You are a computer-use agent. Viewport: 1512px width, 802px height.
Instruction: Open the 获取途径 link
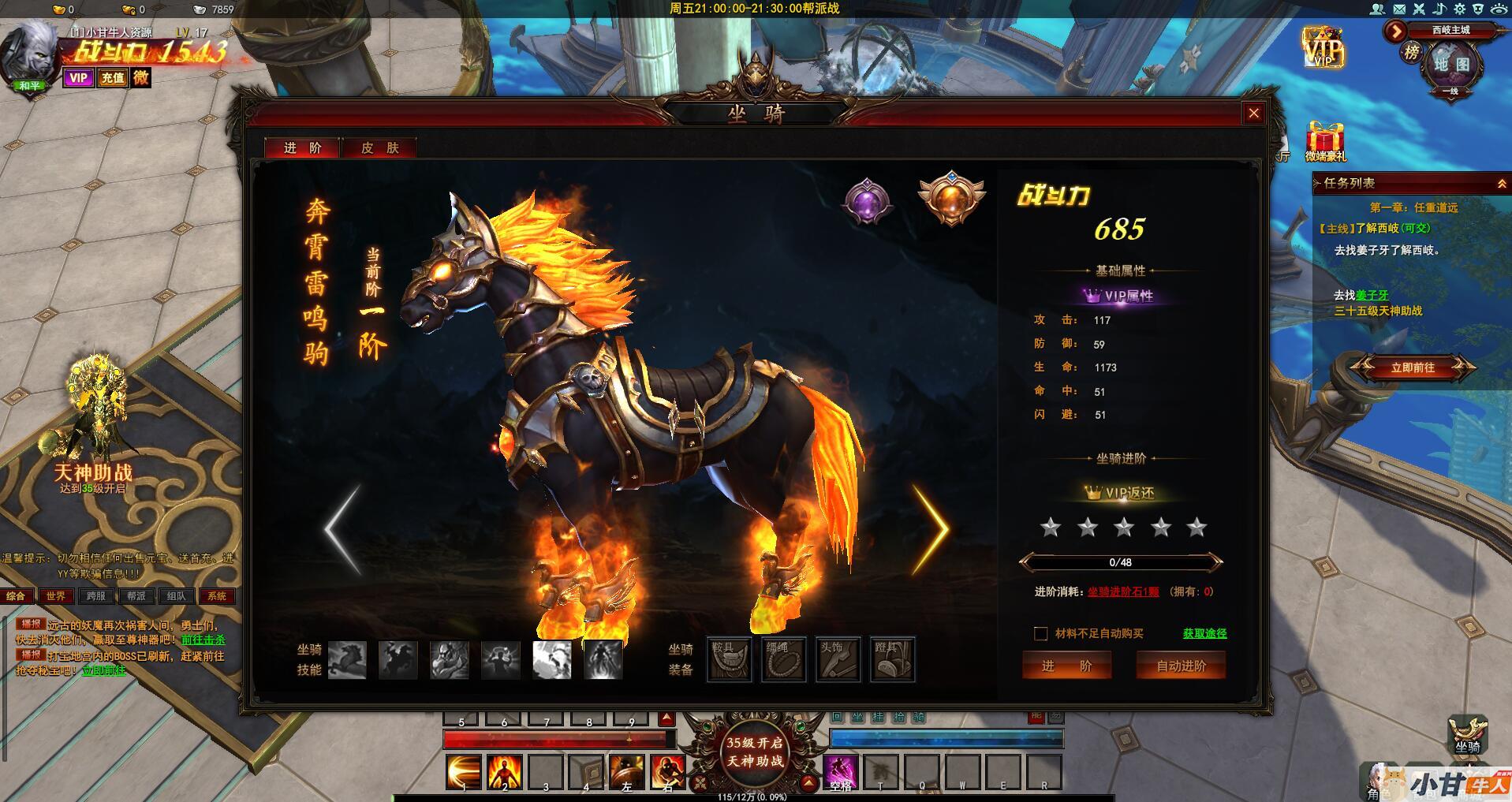tap(1204, 633)
